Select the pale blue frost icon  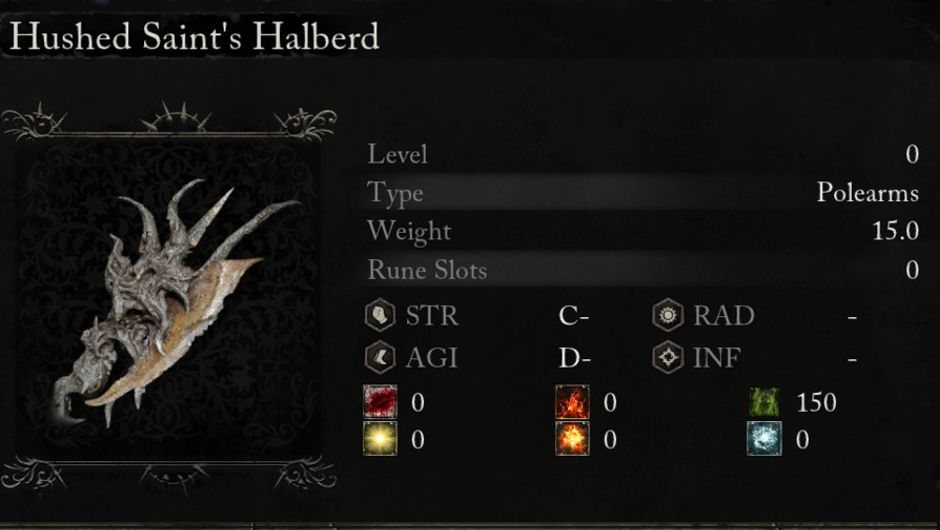[x=764, y=439]
